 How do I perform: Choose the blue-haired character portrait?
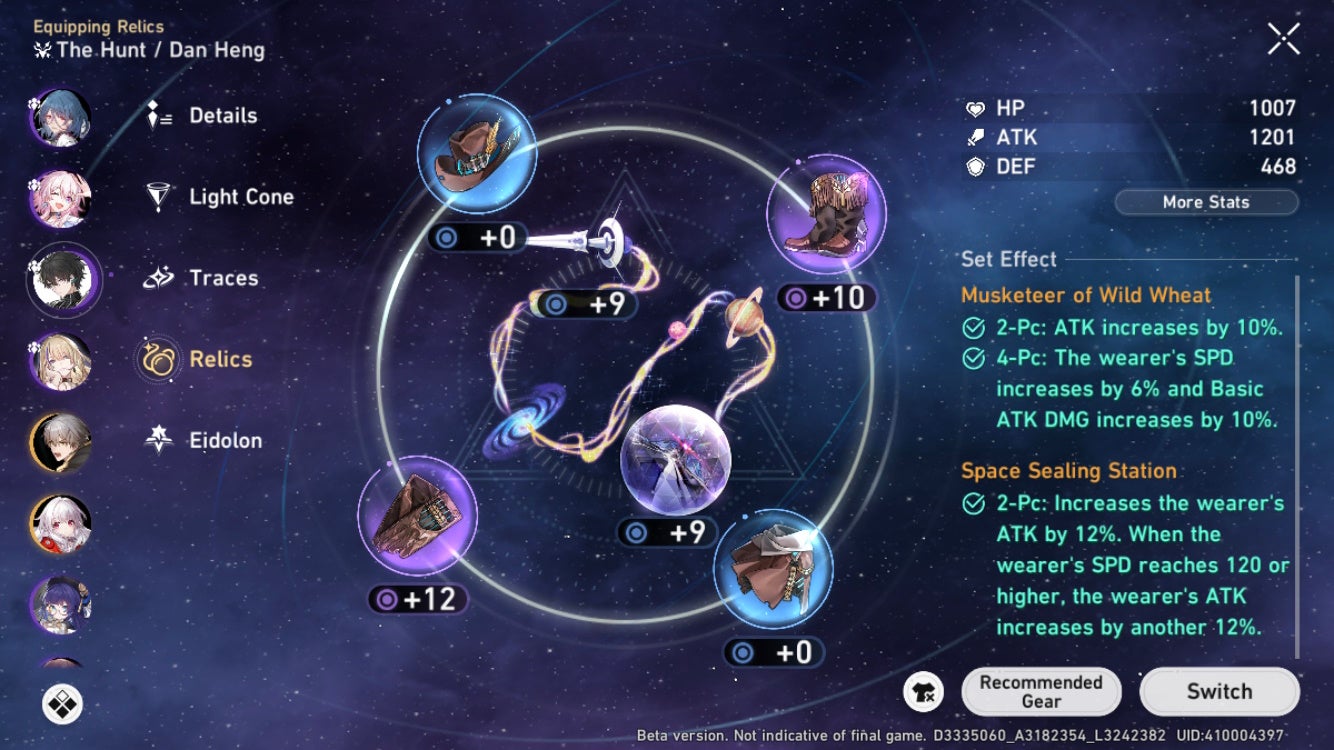(61, 117)
